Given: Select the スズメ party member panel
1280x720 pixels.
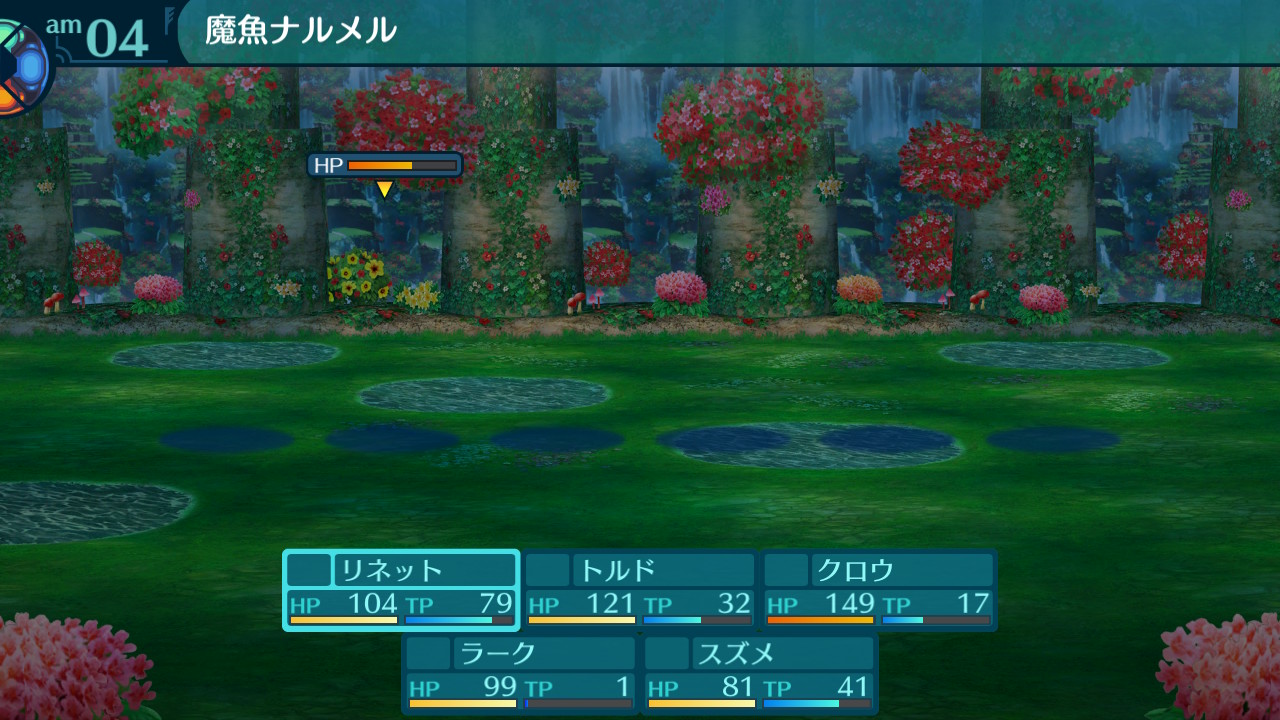Looking at the screenshot, I should pos(760,673).
